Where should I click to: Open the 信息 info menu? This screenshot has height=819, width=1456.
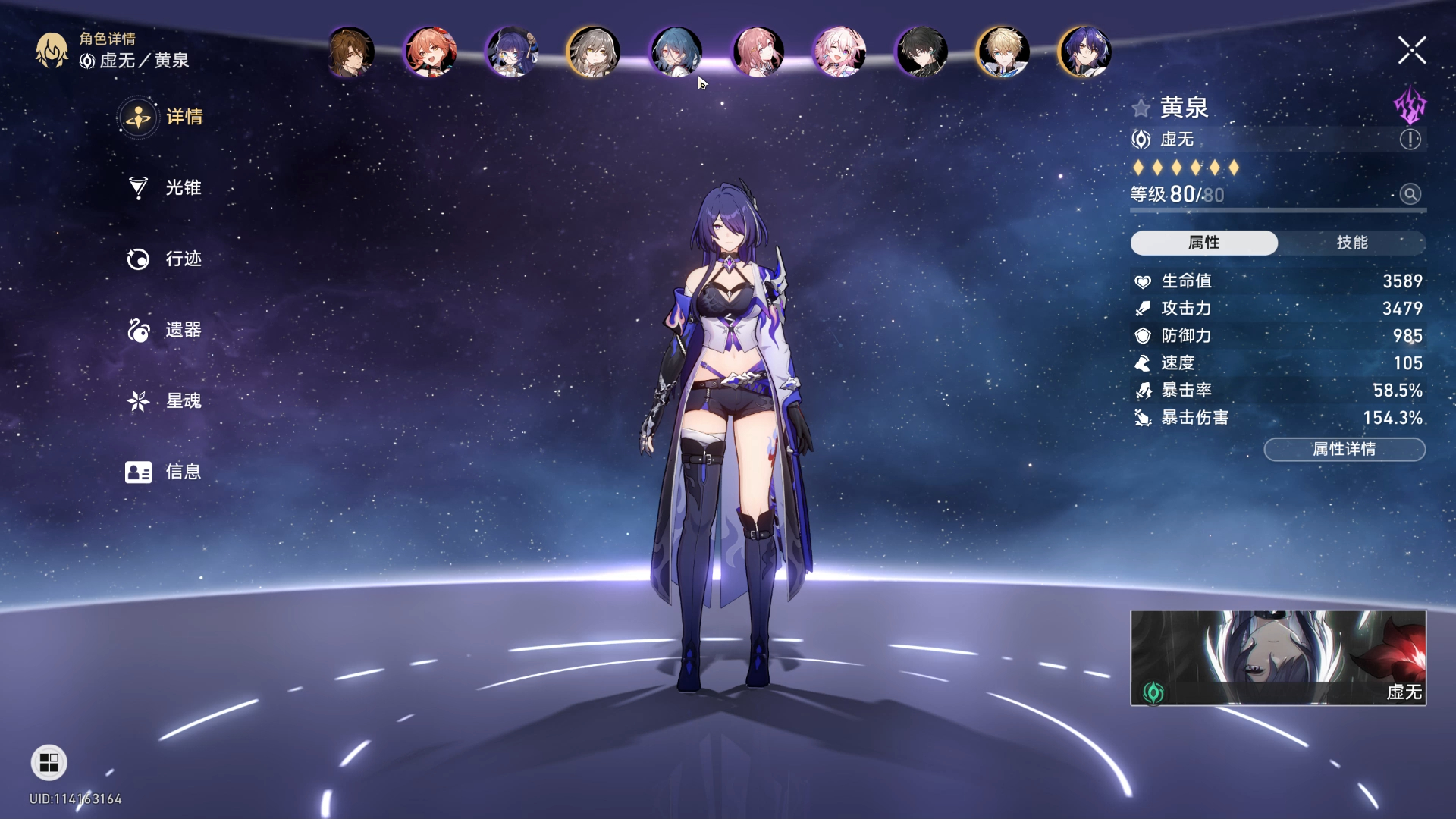164,472
